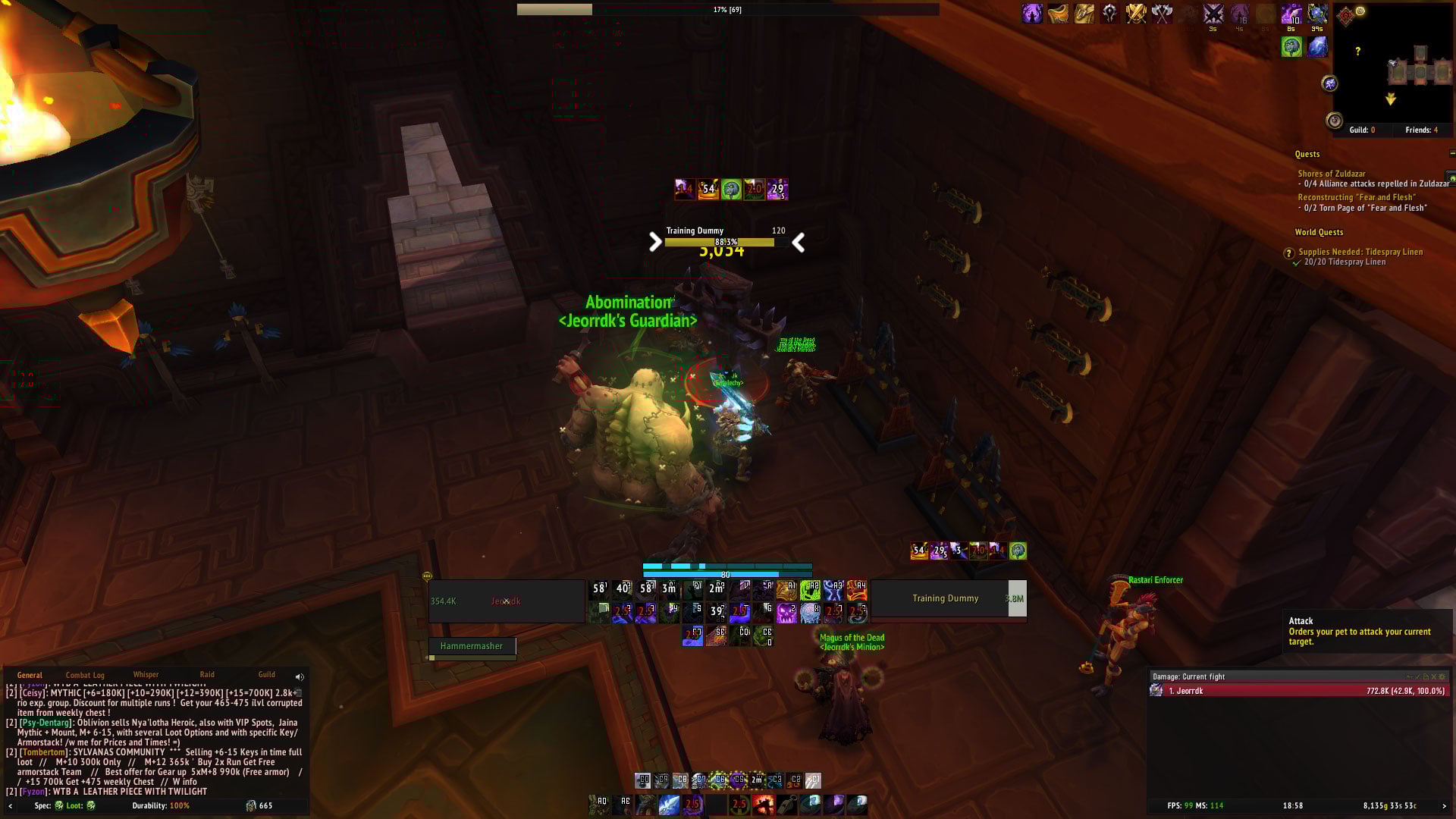Click the crossed axes buff icon
Viewport: 1456px width, 819px height.
coord(1162,13)
